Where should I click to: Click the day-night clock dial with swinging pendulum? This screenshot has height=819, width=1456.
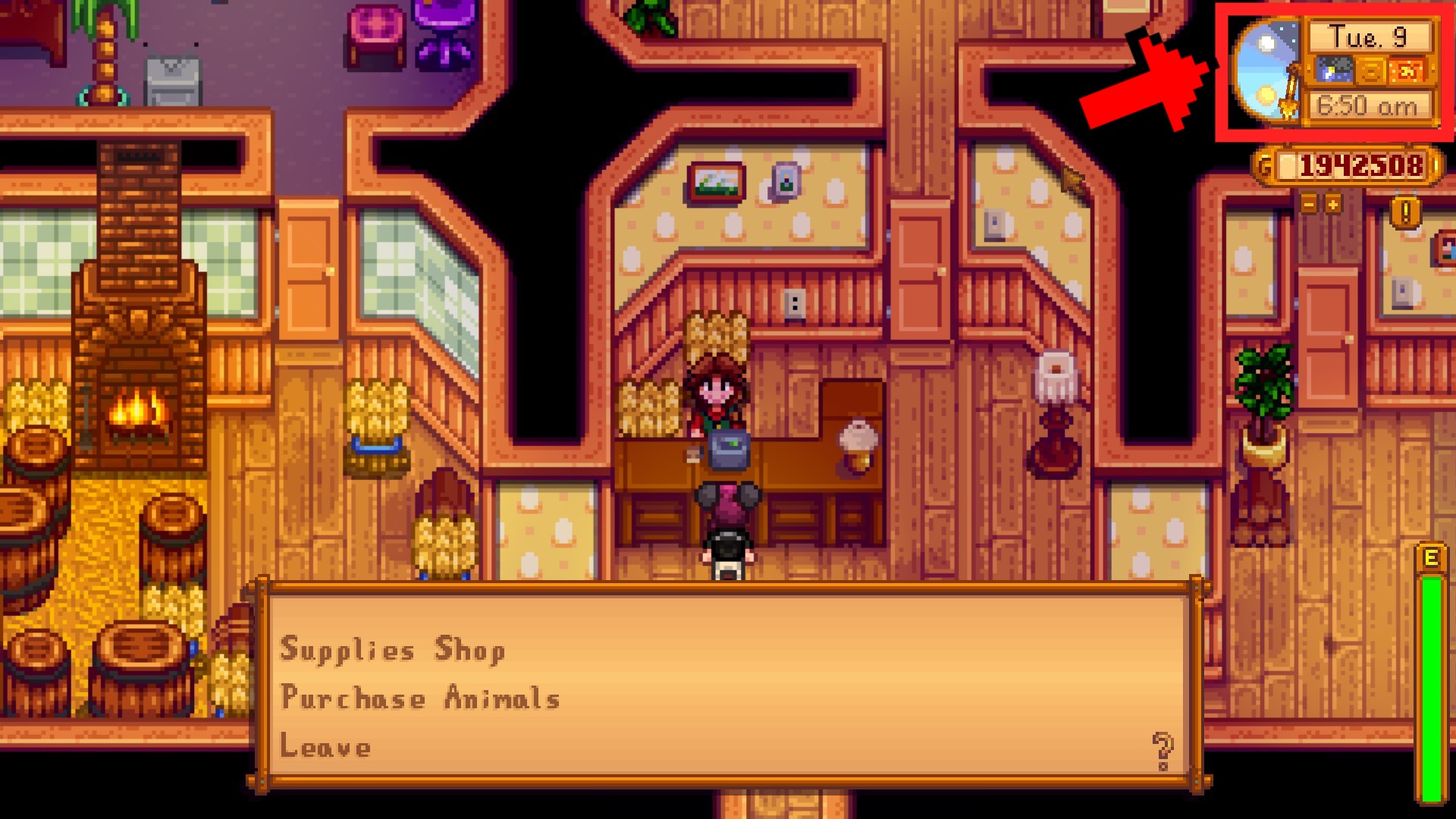point(1268,68)
